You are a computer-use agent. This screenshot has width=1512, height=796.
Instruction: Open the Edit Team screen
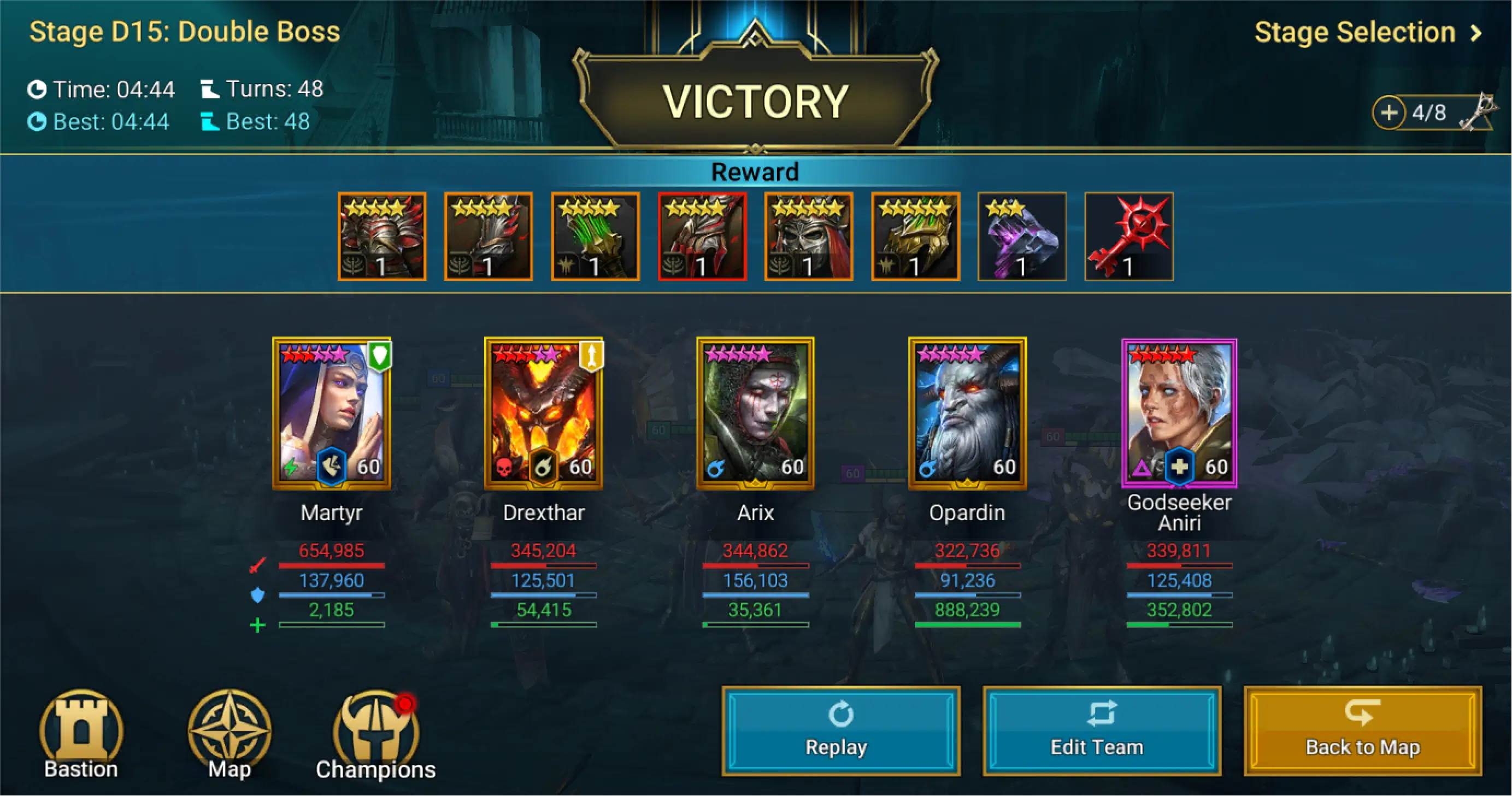tap(1101, 731)
